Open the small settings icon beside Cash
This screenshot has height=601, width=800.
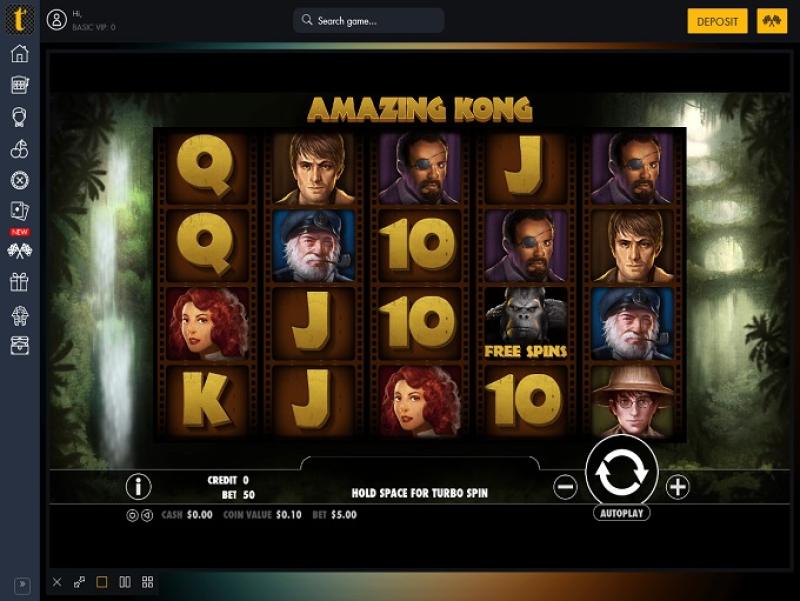[133, 515]
